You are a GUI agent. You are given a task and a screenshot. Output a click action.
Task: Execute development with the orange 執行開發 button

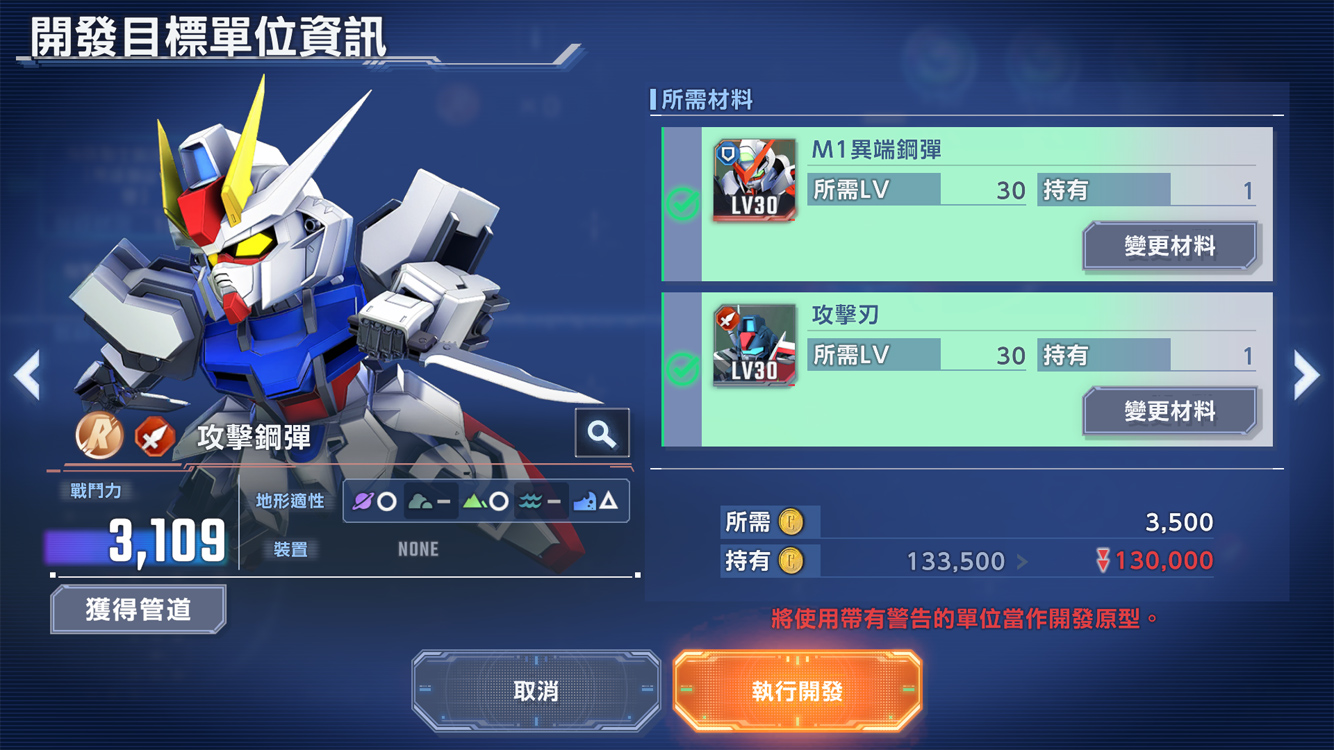tap(797, 691)
